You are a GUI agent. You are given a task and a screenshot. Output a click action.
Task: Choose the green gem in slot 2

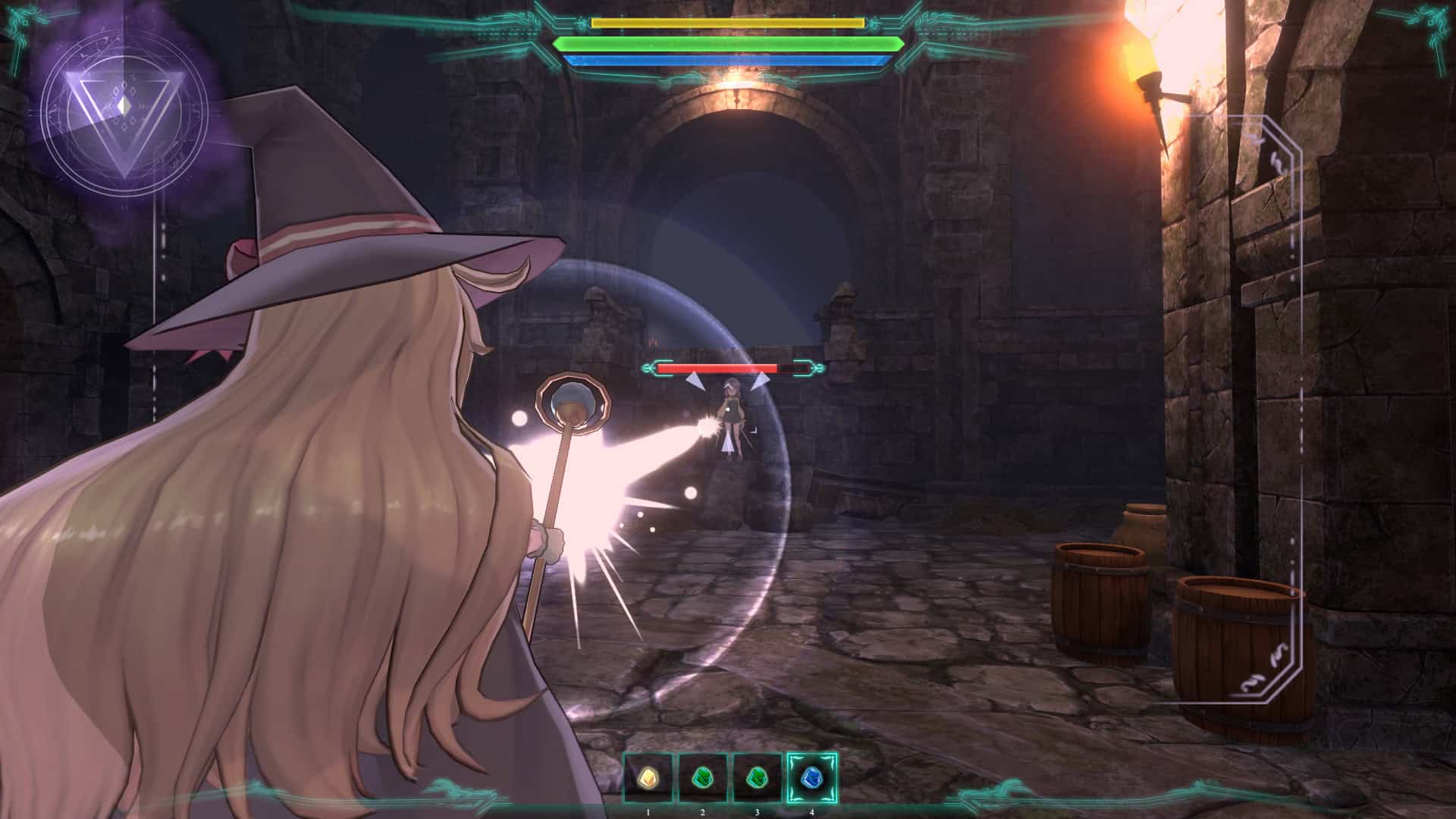click(702, 777)
